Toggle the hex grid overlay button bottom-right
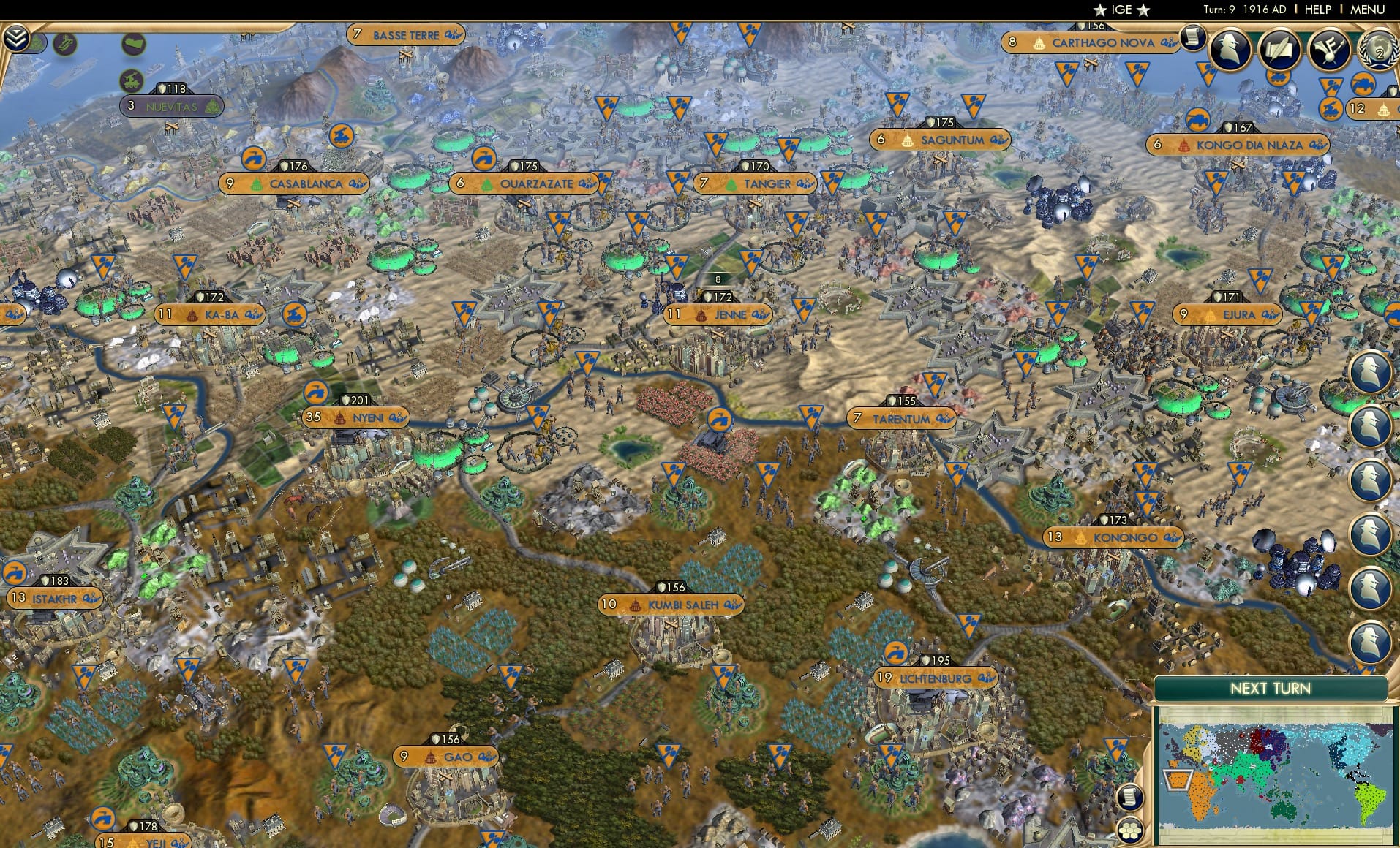Screen dimensions: 1400x848 coord(1132,831)
